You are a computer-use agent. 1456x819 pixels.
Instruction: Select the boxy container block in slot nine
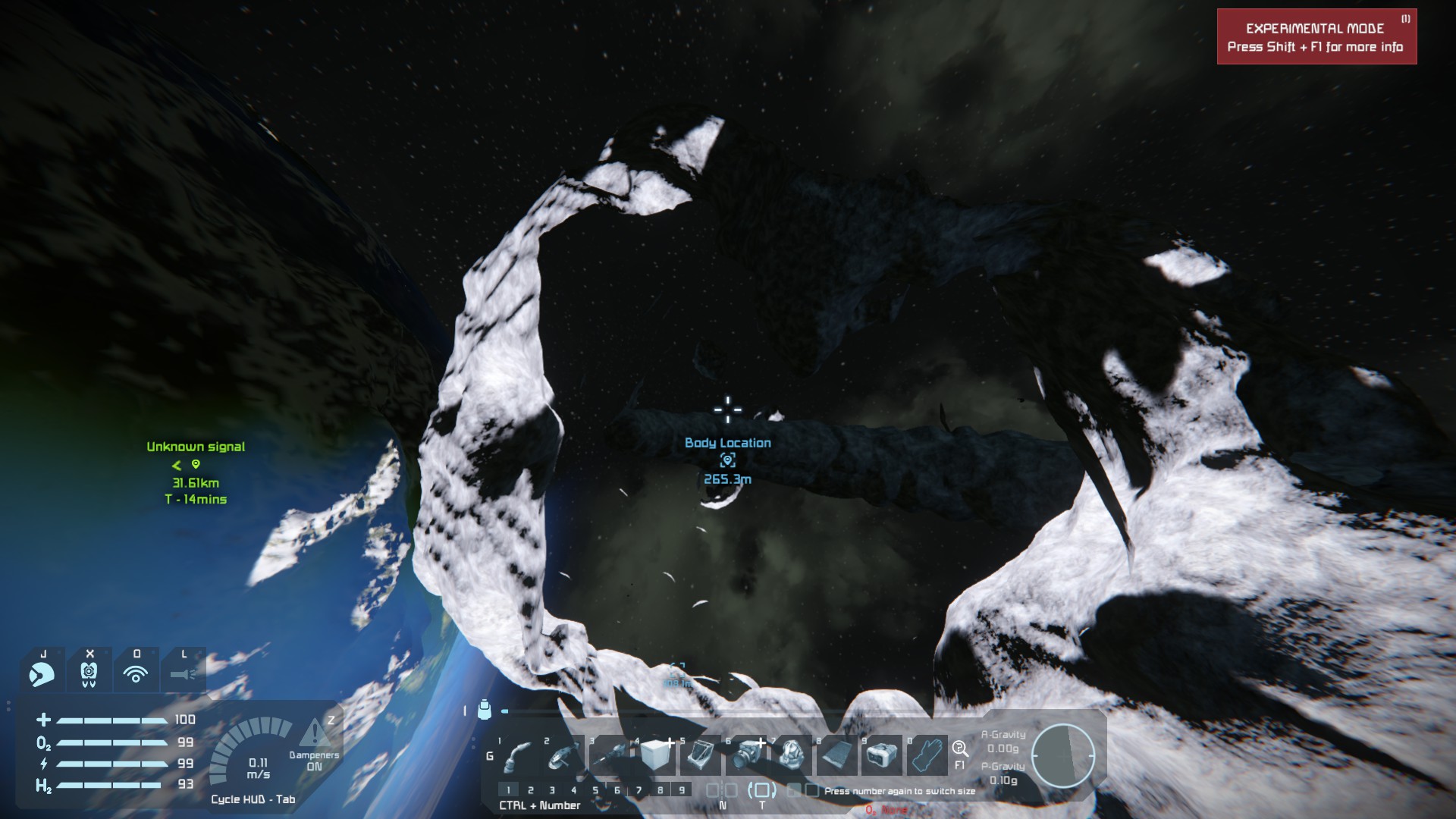(880, 755)
